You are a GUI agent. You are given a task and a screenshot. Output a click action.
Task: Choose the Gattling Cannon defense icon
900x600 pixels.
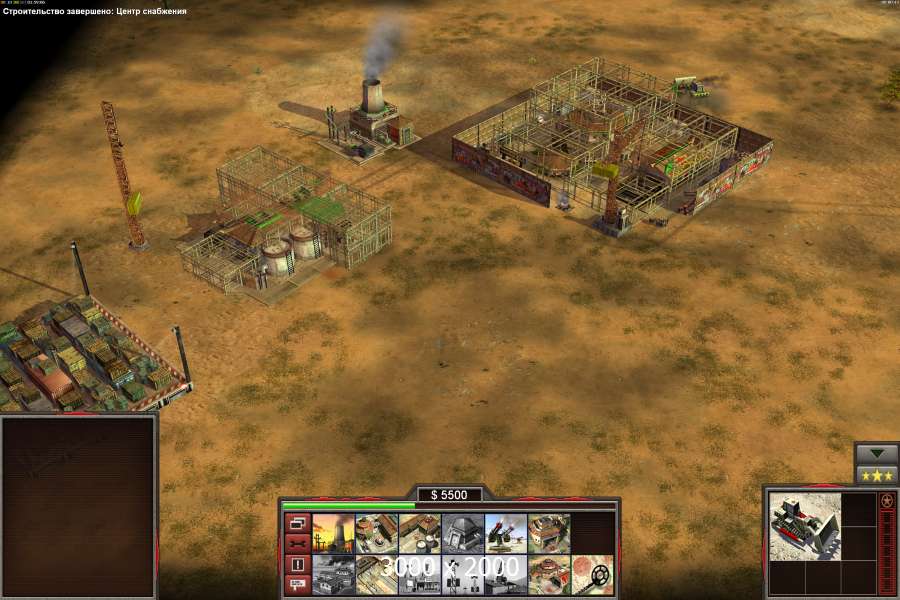pyautogui.click(x=505, y=533)
